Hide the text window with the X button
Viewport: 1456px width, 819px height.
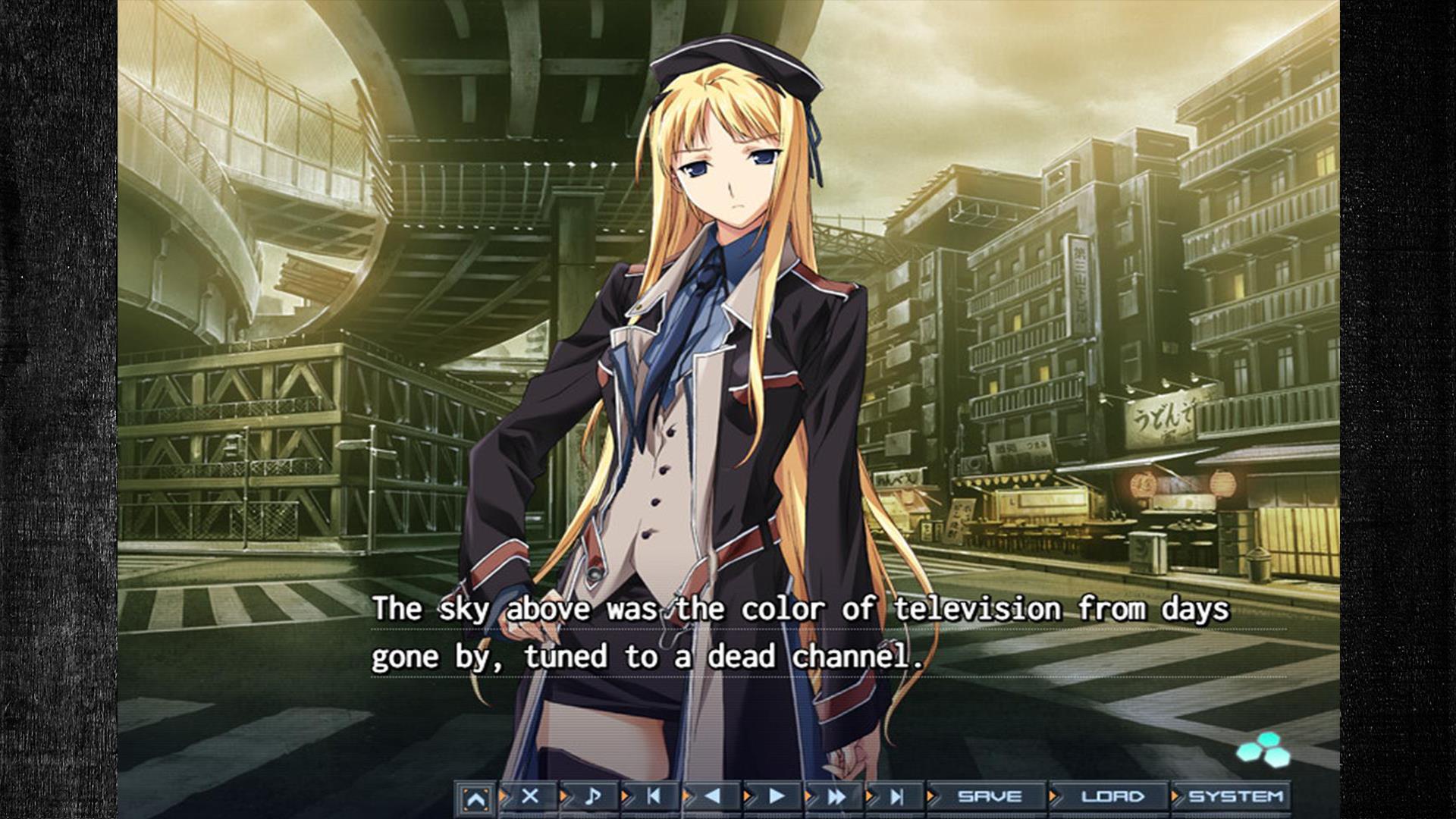click(x=530, y=796)
